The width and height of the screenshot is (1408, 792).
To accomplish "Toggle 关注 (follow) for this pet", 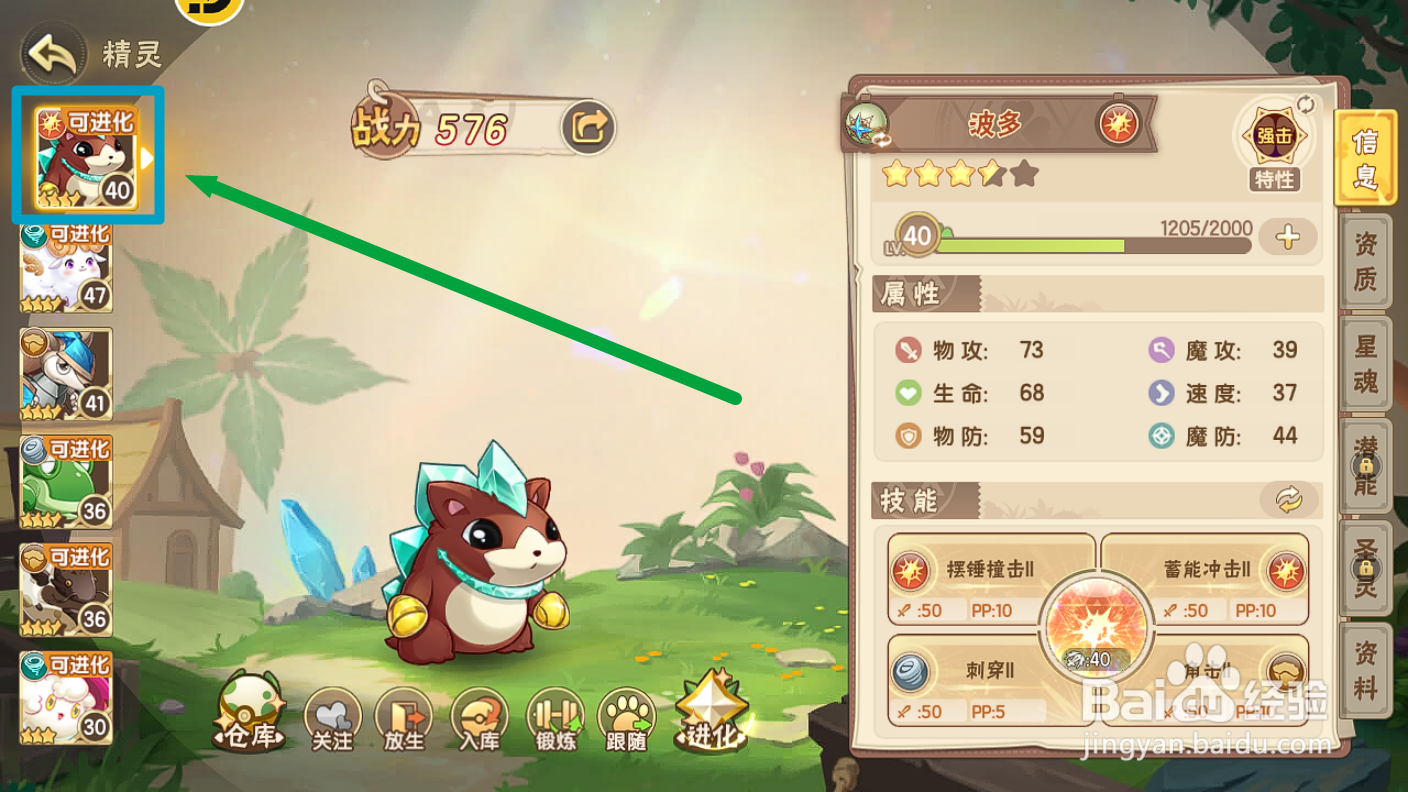I will (330, 715).
